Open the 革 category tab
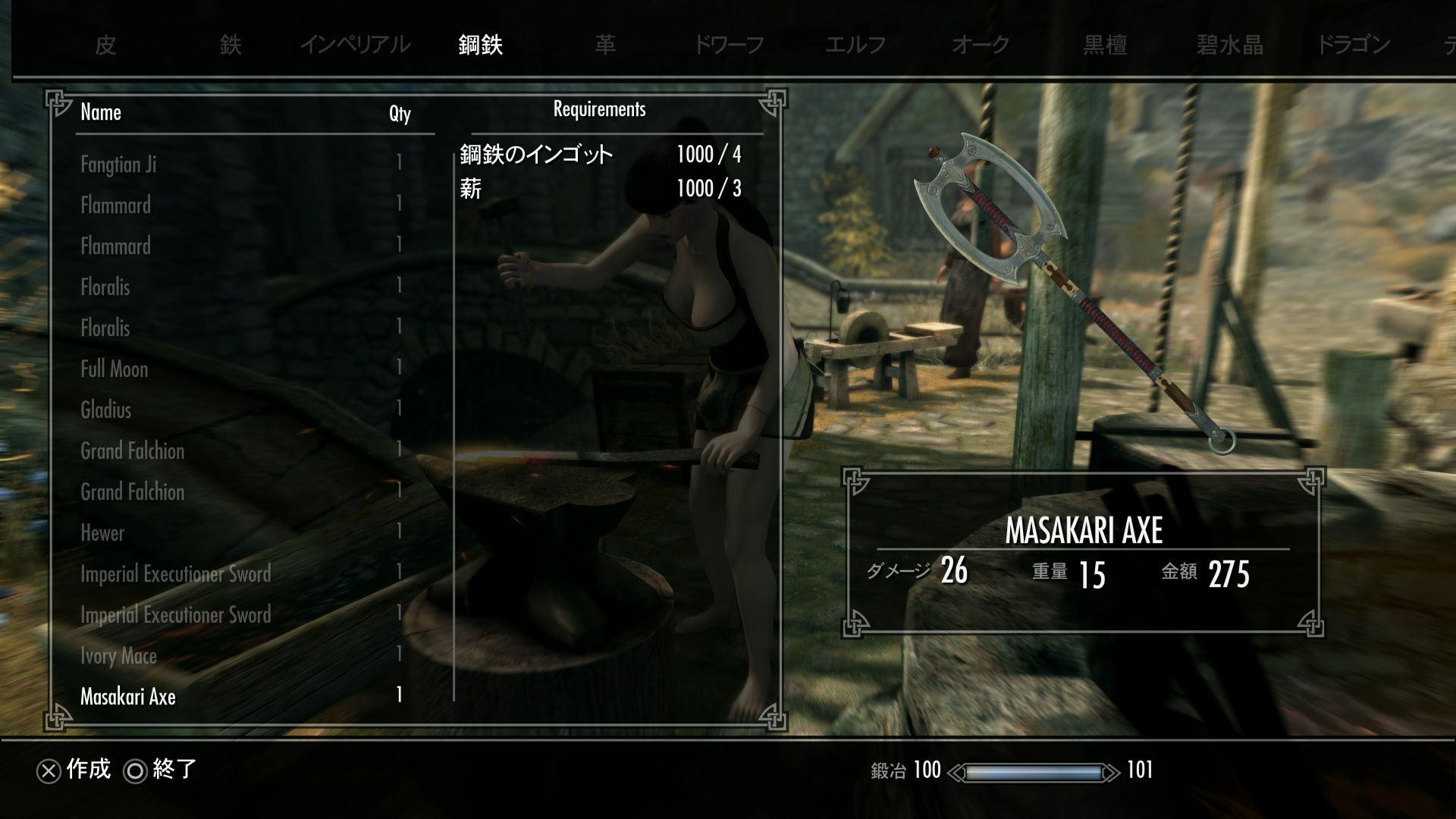The image size is (1456, 819). pos(605,45)
